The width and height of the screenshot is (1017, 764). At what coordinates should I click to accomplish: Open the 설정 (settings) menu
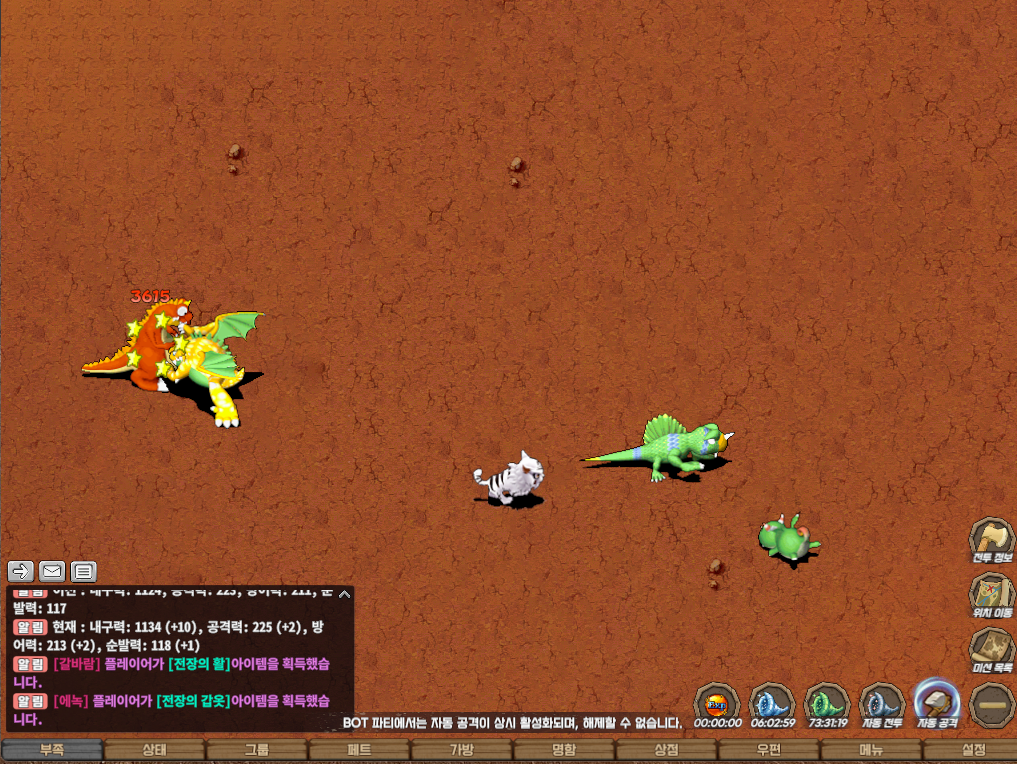[972, 750]
